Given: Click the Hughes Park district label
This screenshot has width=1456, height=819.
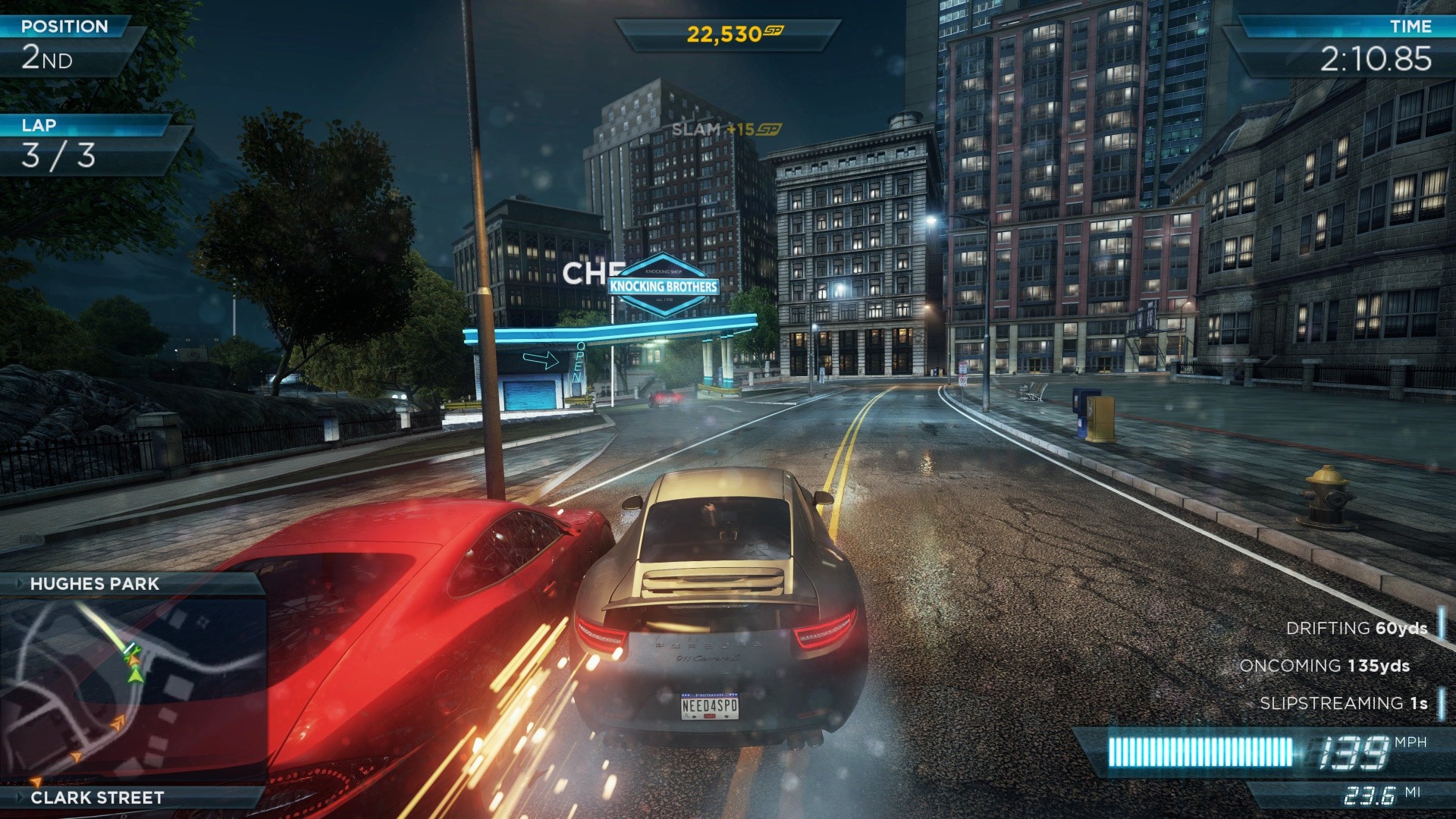Looking at the screenshot, I should click(95, 584).
